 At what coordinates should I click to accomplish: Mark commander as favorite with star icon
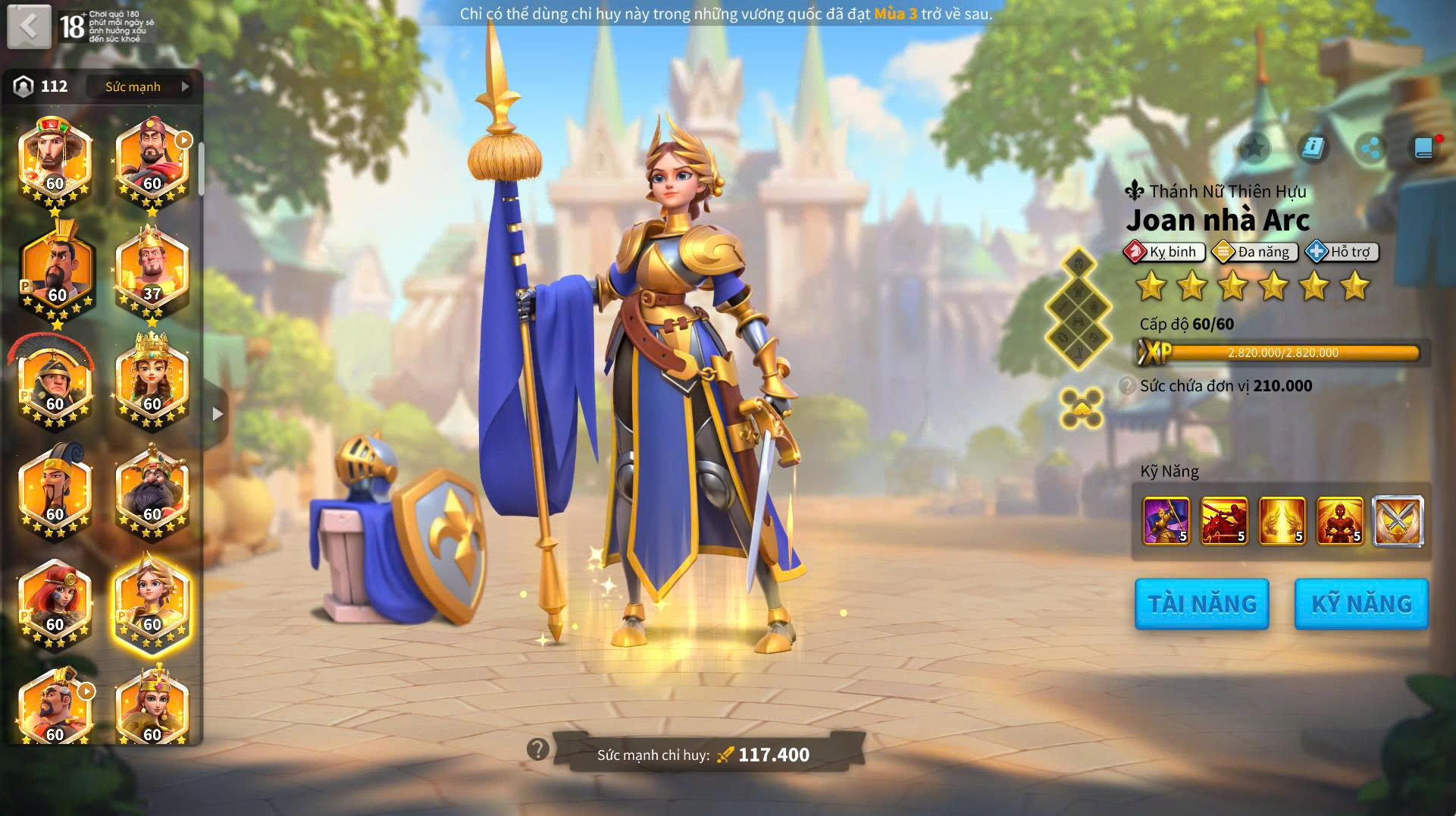click(x=1254, y=148)
